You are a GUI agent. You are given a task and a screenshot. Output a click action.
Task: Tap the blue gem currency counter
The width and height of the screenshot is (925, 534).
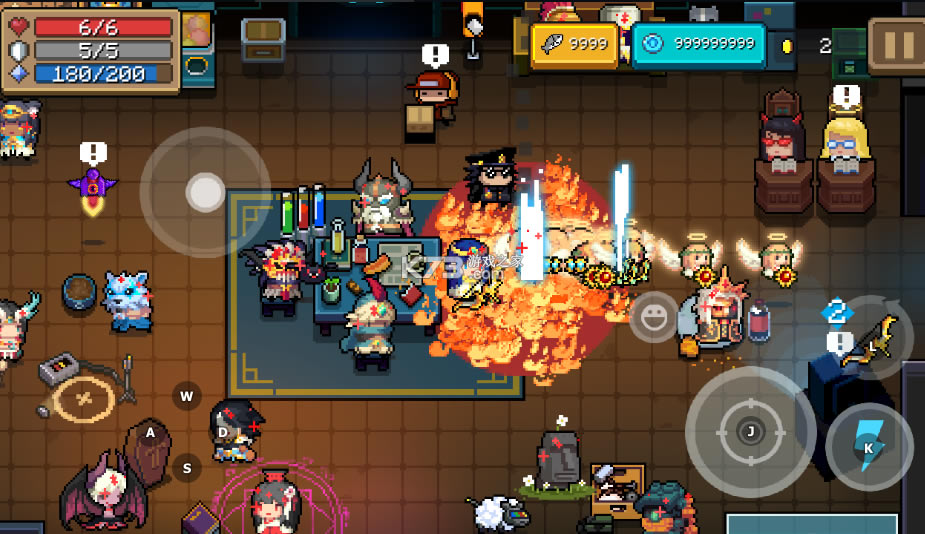pyautogui.click(x=698, y=45)
